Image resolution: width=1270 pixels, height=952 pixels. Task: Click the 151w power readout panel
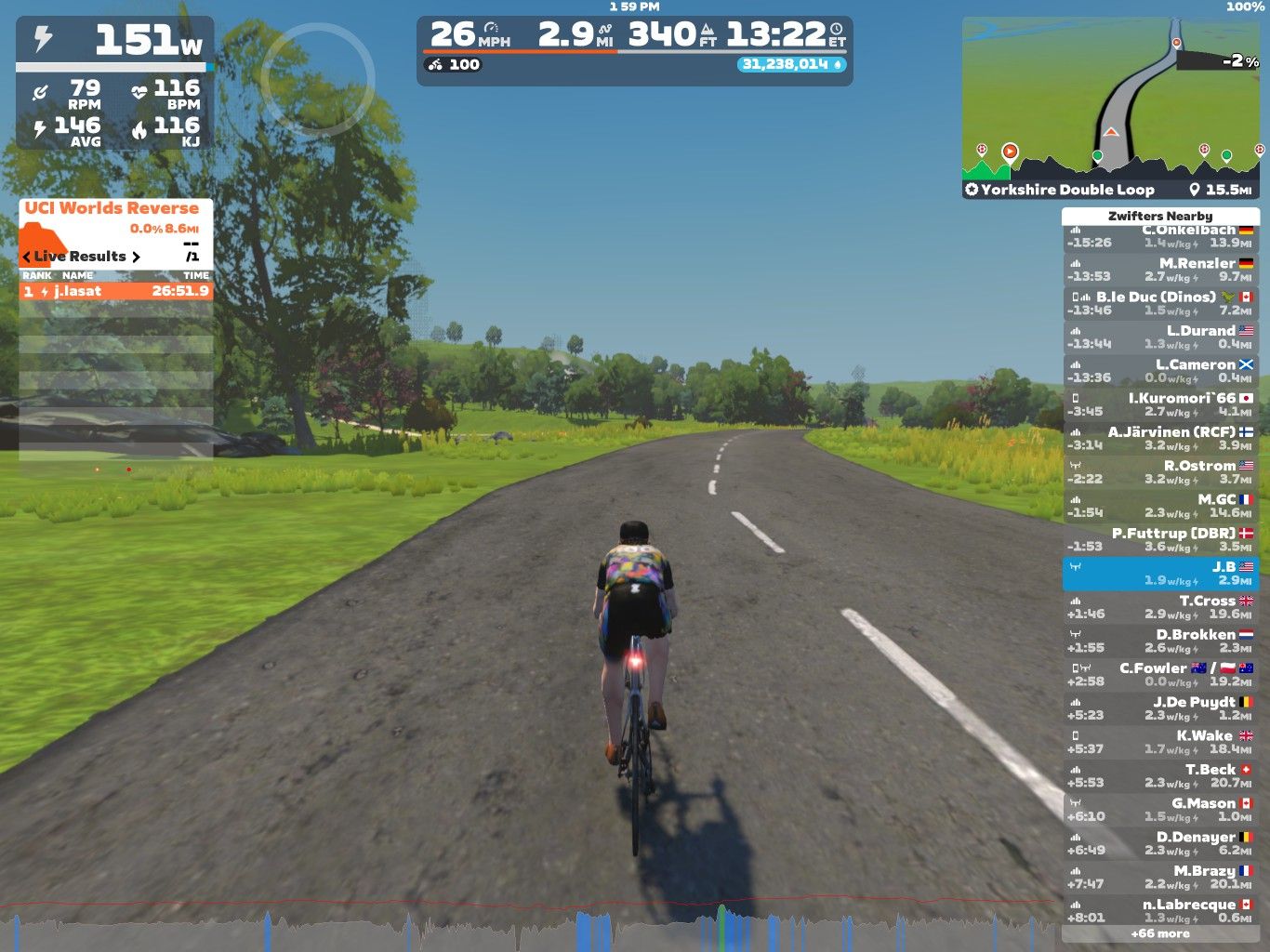click(x=115, y=40)
